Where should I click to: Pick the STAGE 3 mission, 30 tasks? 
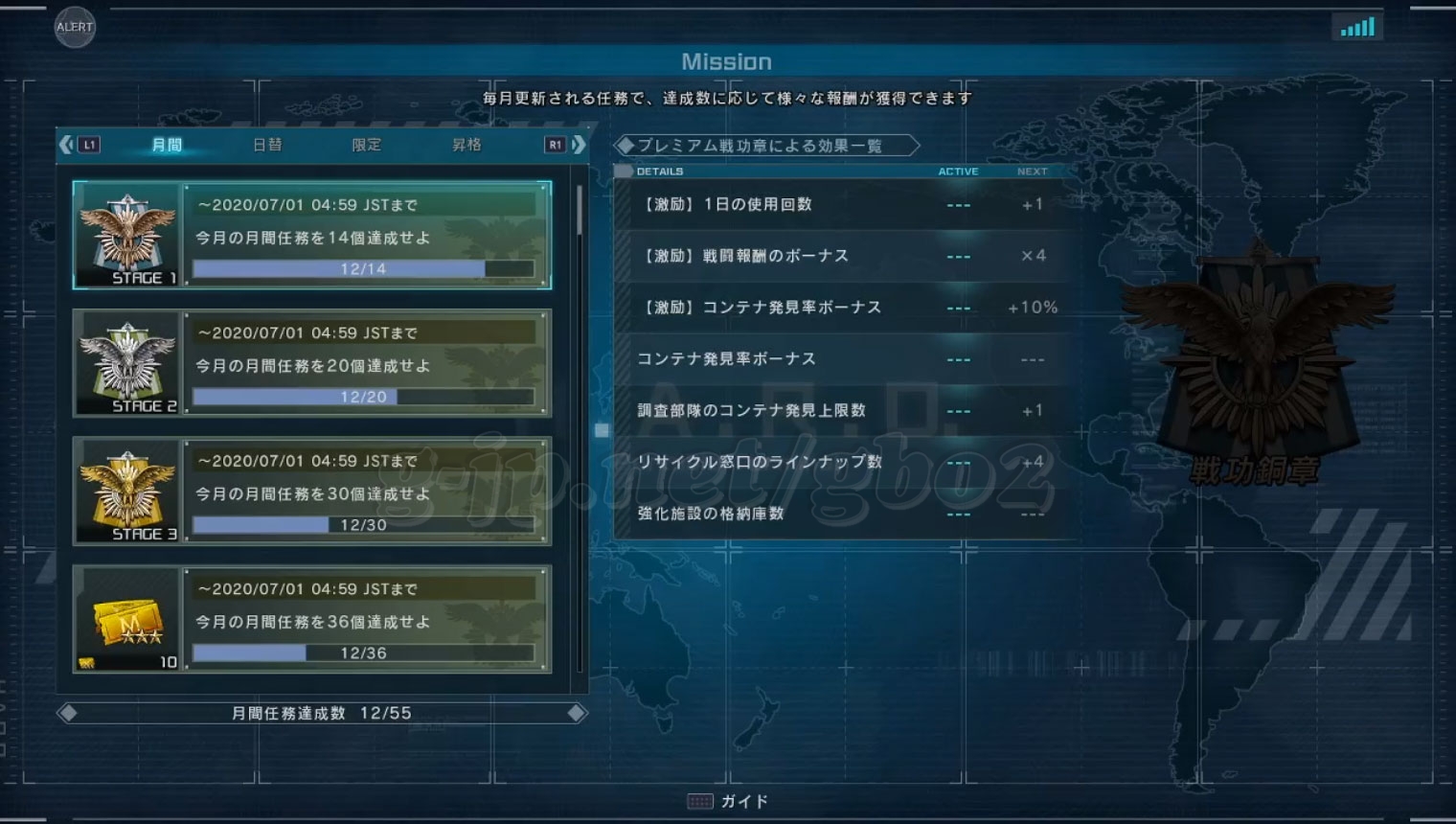(x=312, y=492)
